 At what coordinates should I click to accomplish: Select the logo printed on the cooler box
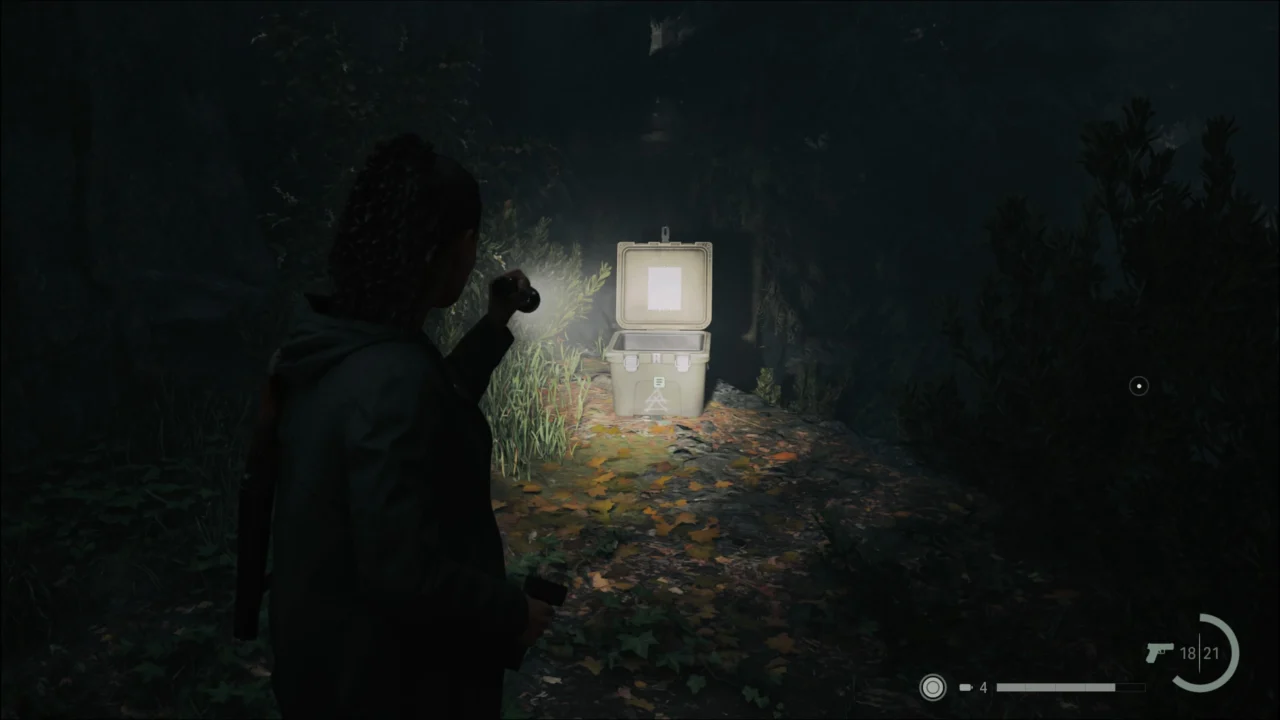click(x=658, y=382)
